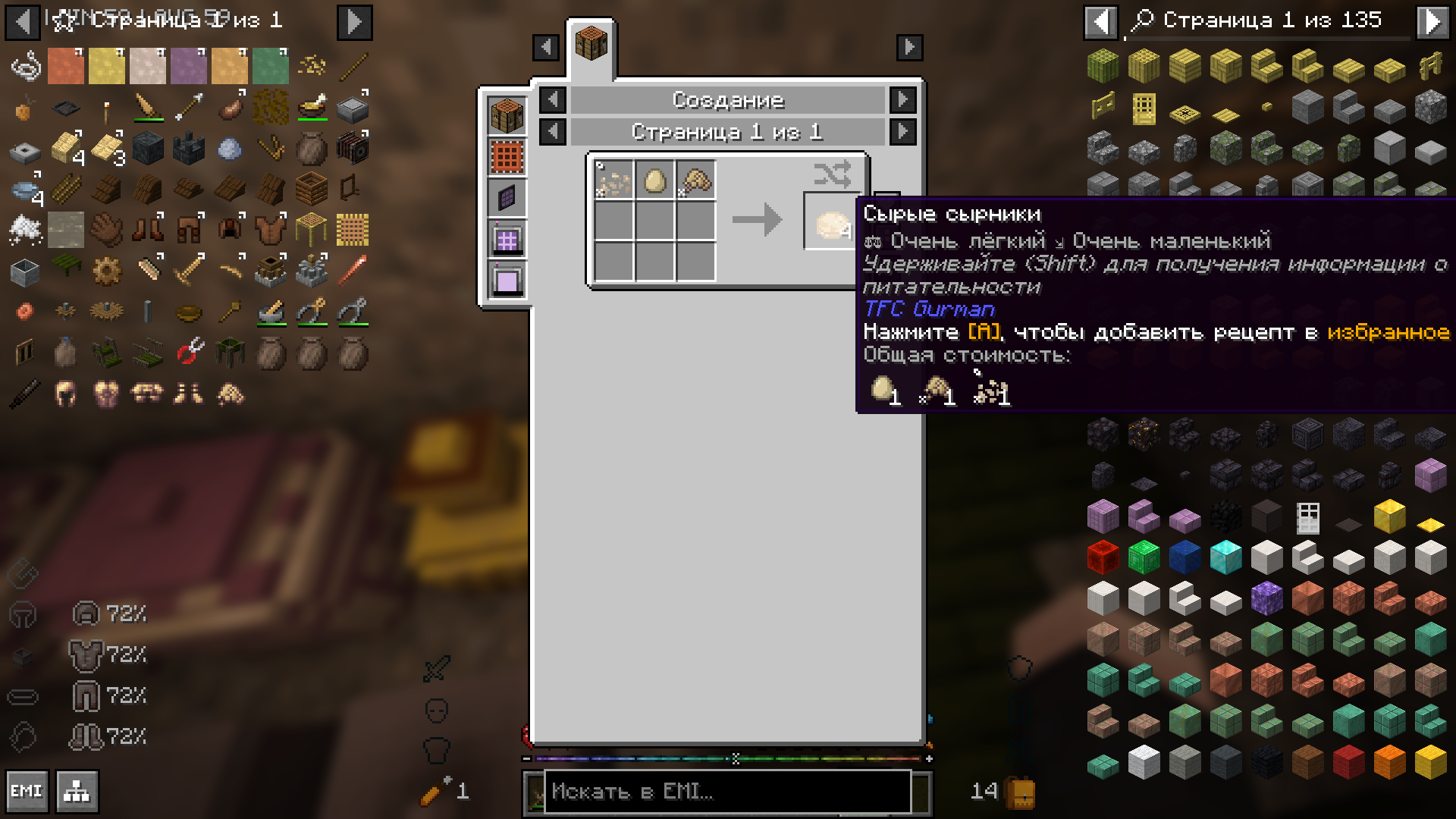Select the crafting table tab at the top
The width and height of the screenshot is (1456, 819).
[x=591, y=43]
